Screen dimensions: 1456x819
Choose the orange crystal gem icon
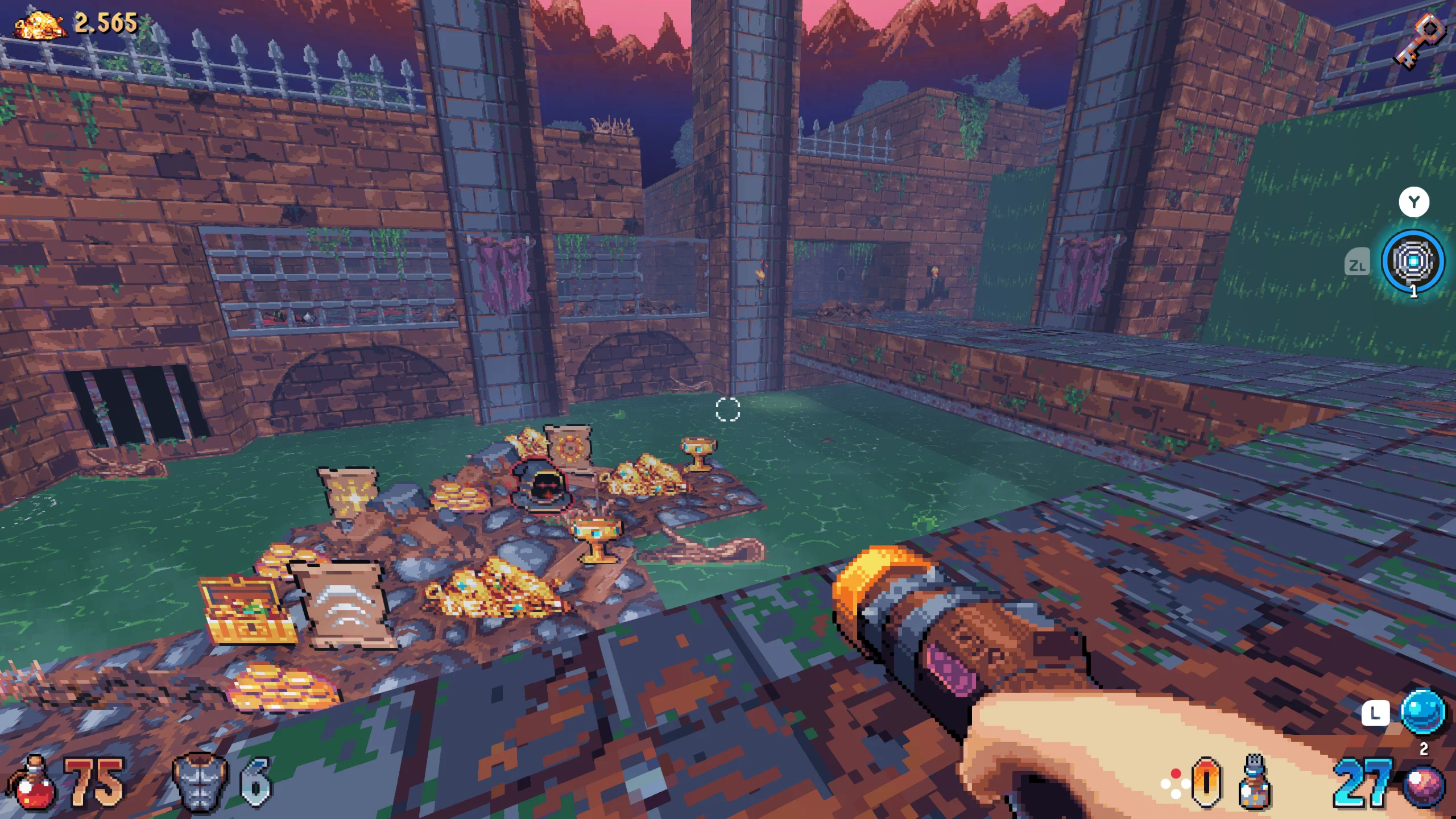[1206, 783]
